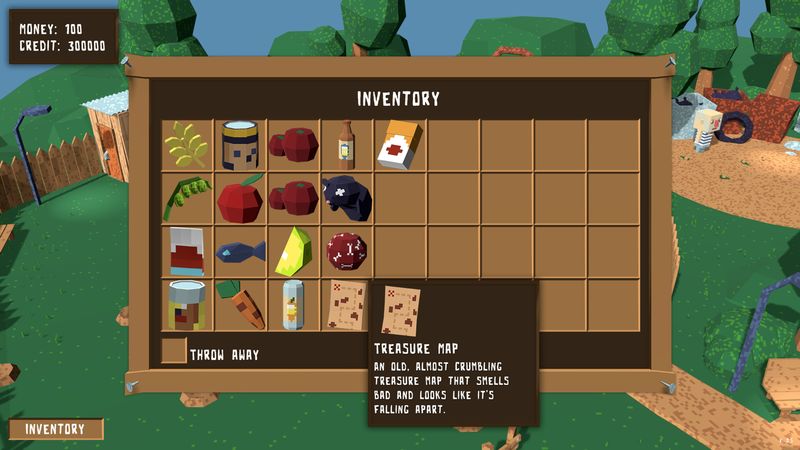Screen dimensions: 800x450
Task: Select the dark red ball with bones
Action: coord(346,250)
